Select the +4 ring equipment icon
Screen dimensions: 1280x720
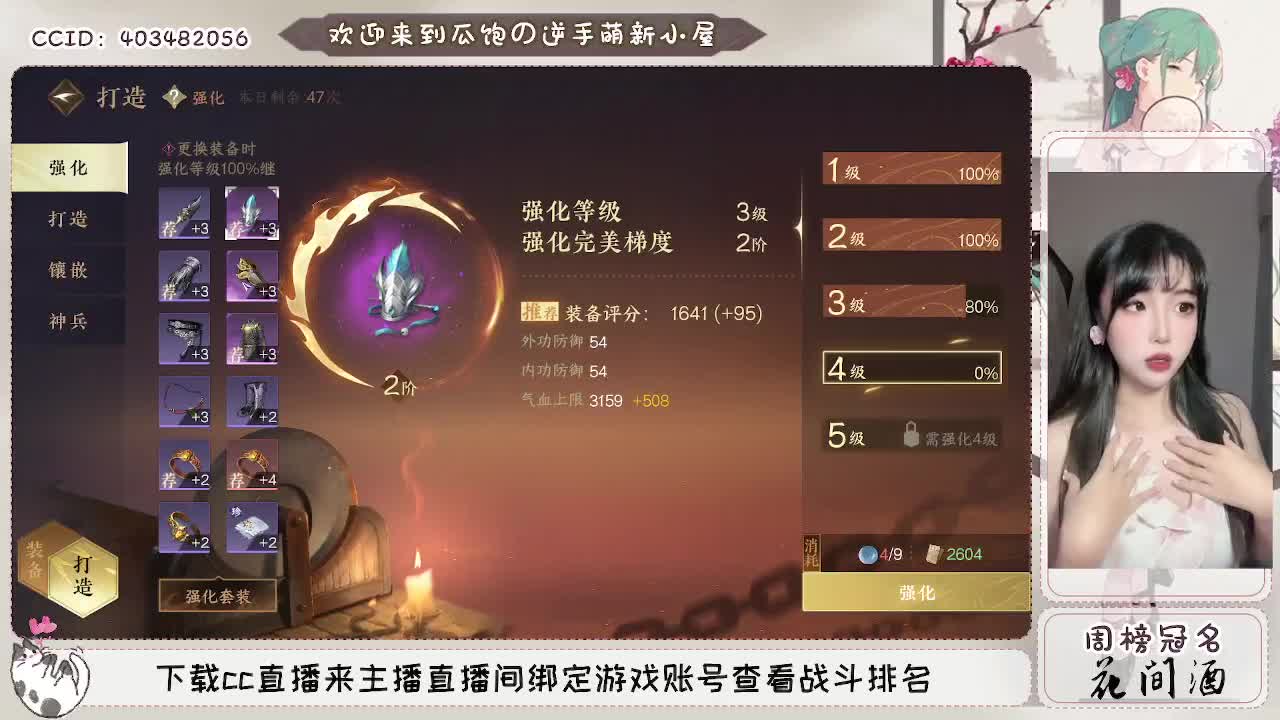[x=251, y=467]
